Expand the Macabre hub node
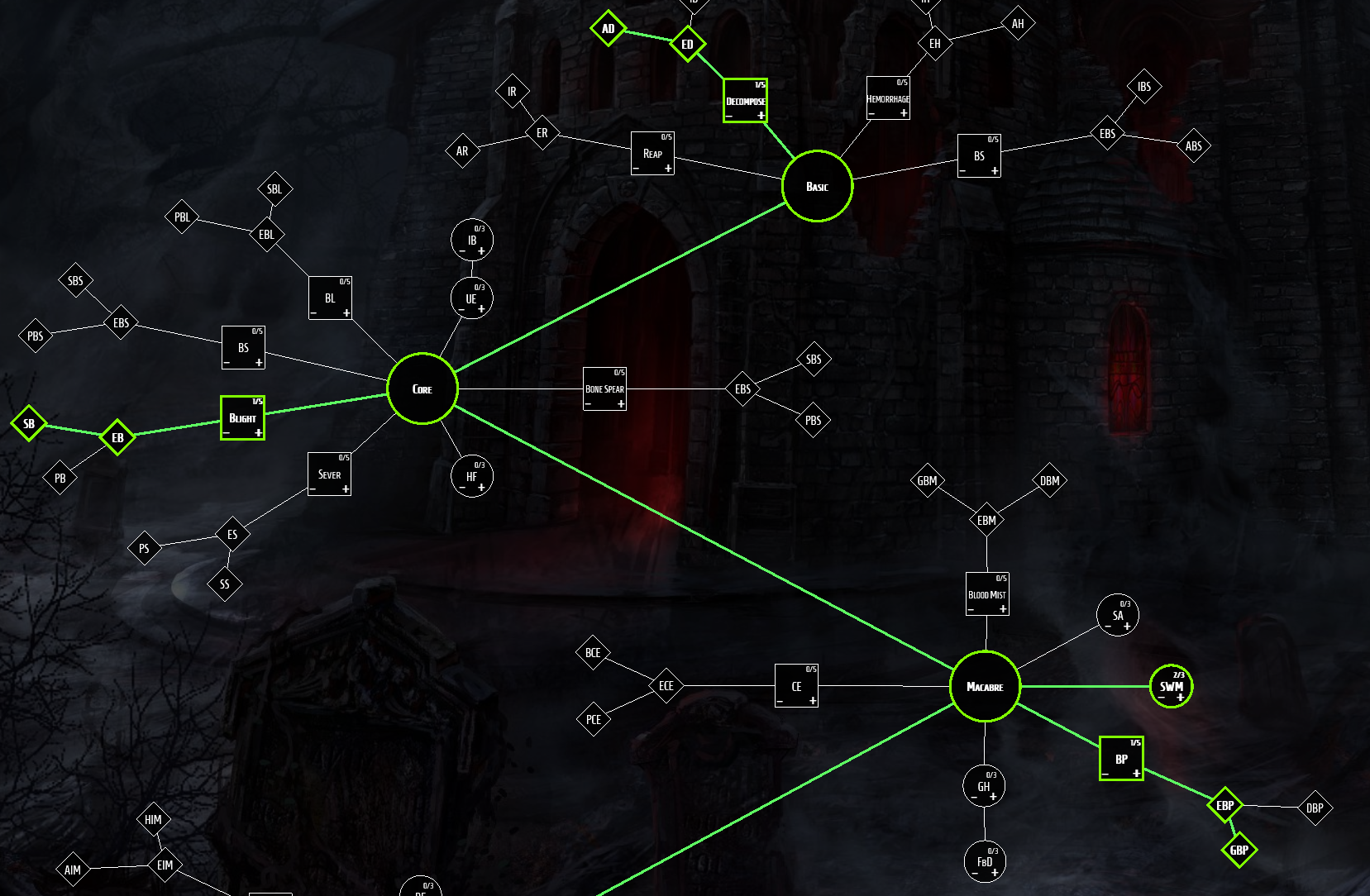This screenshot has height=896, width=1370. point(985,687)
